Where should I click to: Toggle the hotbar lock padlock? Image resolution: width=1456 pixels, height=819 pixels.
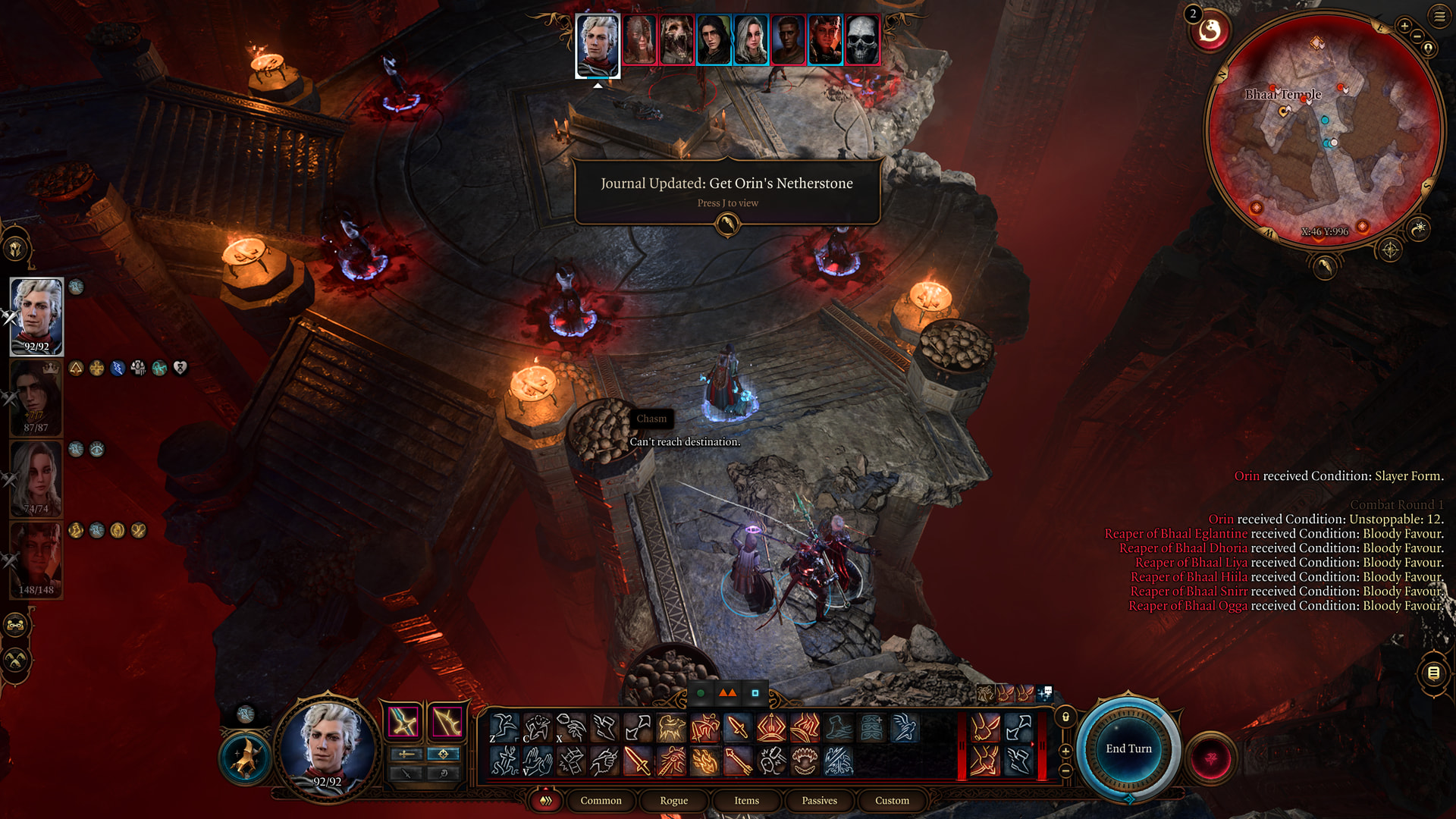coord(1065,717)
